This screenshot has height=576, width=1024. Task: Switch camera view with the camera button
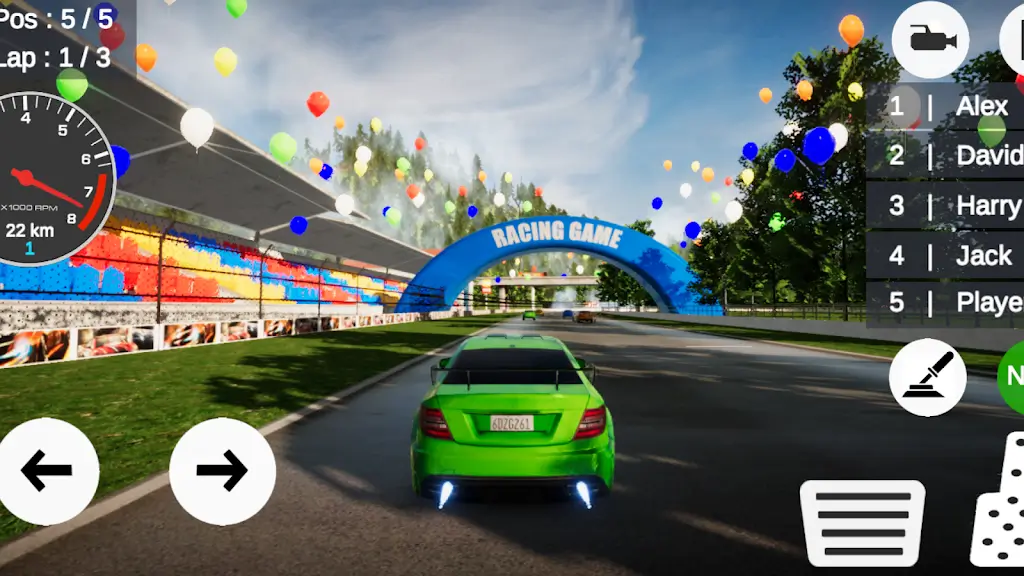click(x=930, y=40)
